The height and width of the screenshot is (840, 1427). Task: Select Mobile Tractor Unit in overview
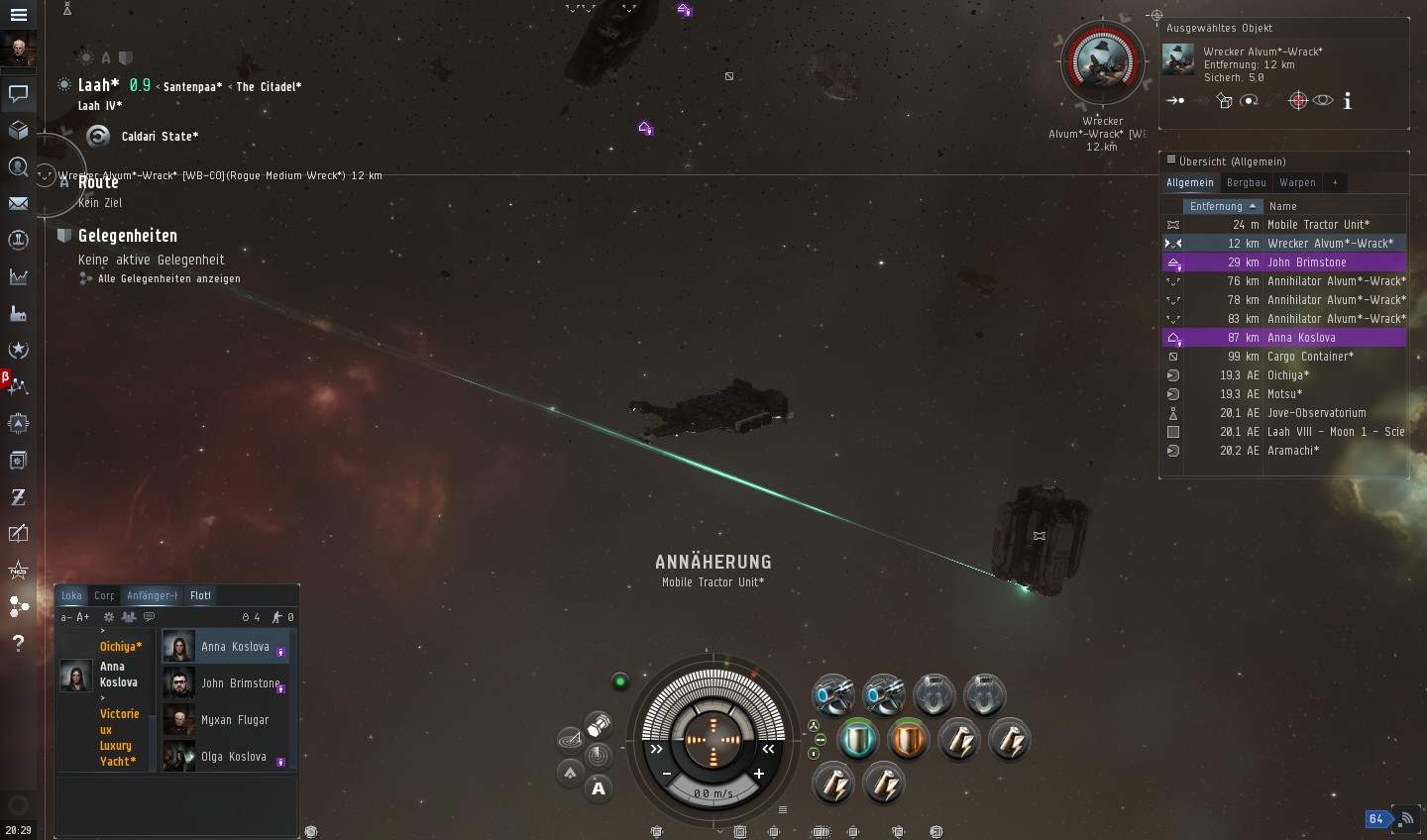[1318, 225]
